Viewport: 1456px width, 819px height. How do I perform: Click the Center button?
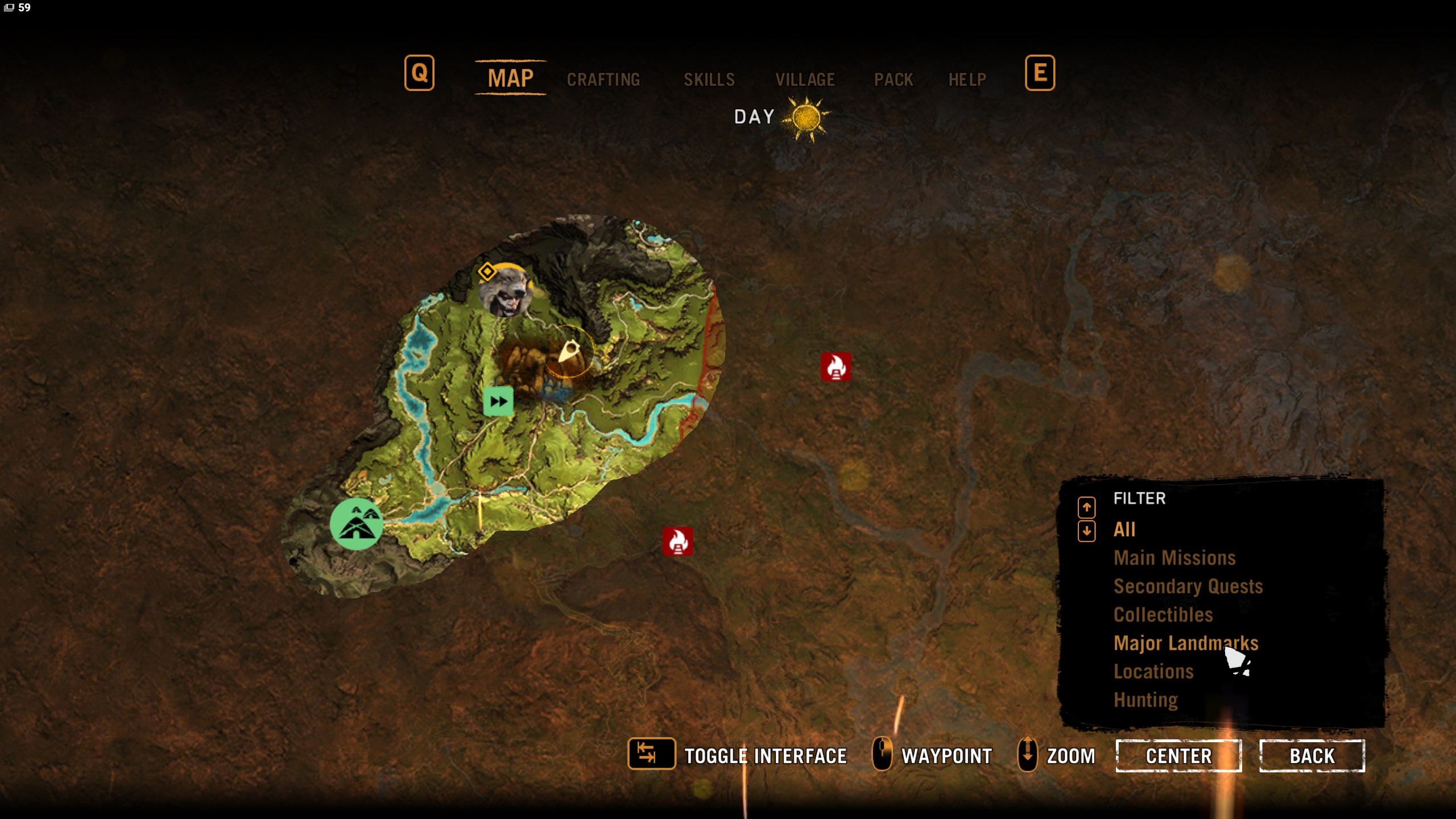[x=1178, y=756]
